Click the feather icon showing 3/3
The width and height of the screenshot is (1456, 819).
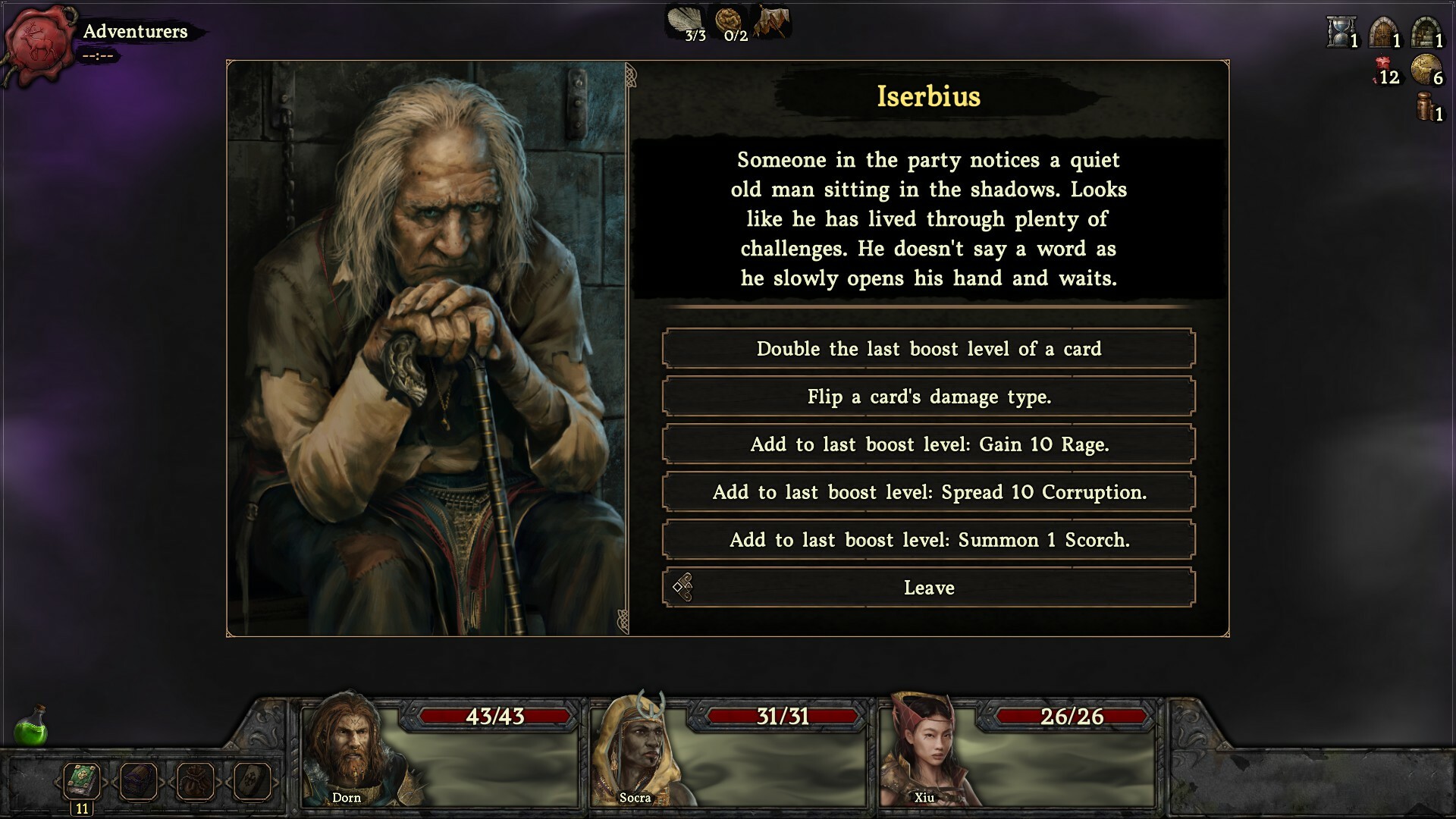point(685,21)
